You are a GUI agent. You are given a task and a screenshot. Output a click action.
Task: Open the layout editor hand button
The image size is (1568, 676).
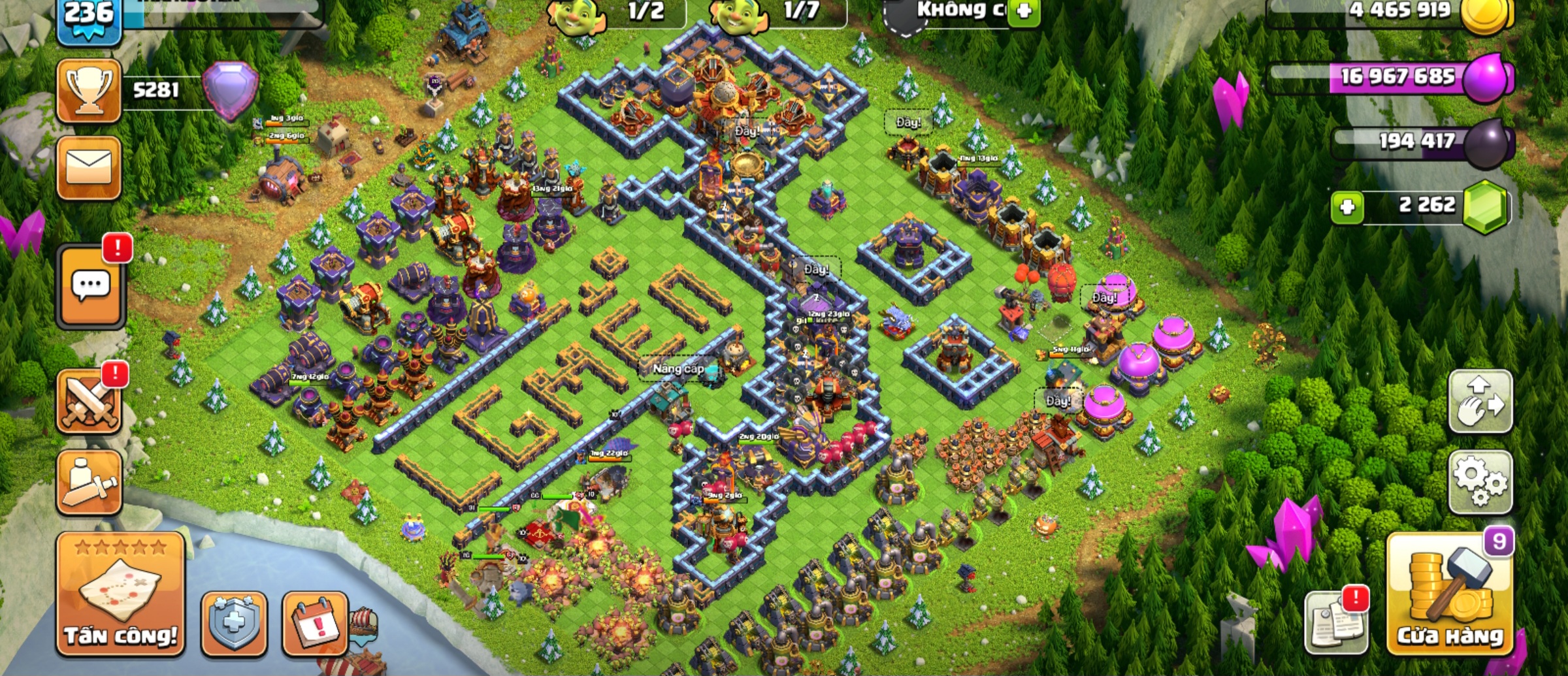1480,402
